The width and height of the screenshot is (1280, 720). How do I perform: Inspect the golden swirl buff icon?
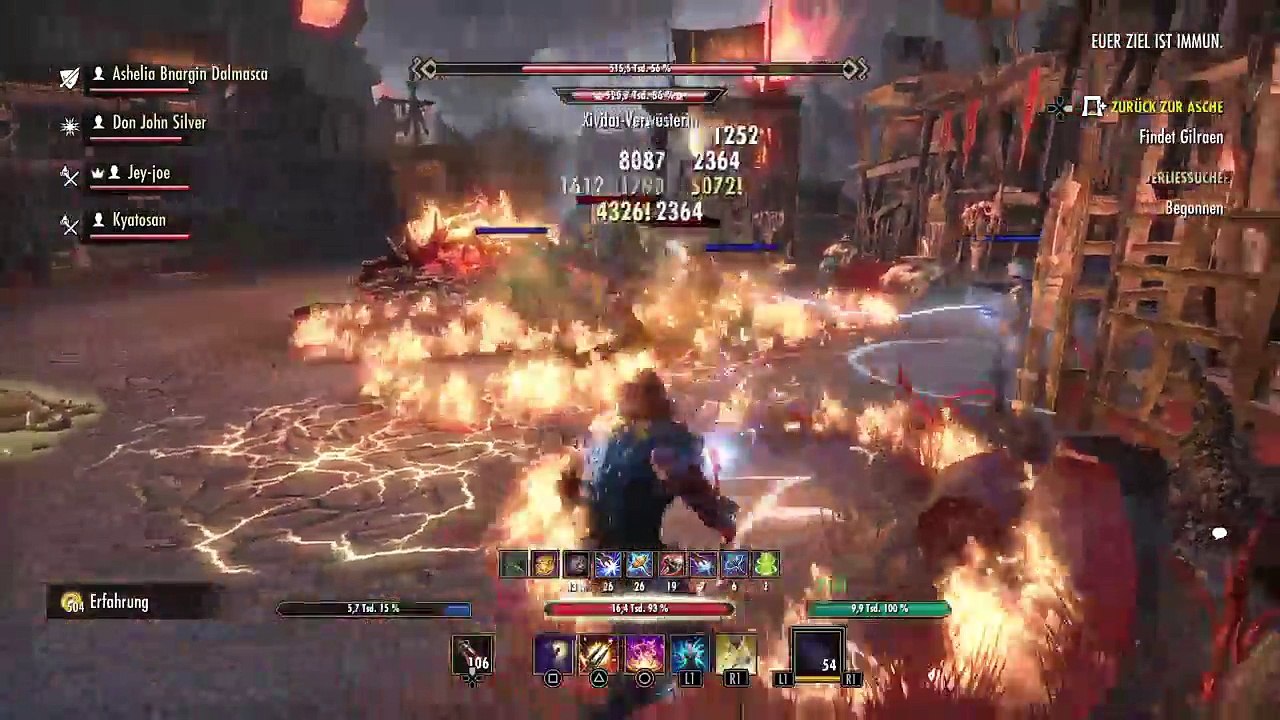coord(544,565)
